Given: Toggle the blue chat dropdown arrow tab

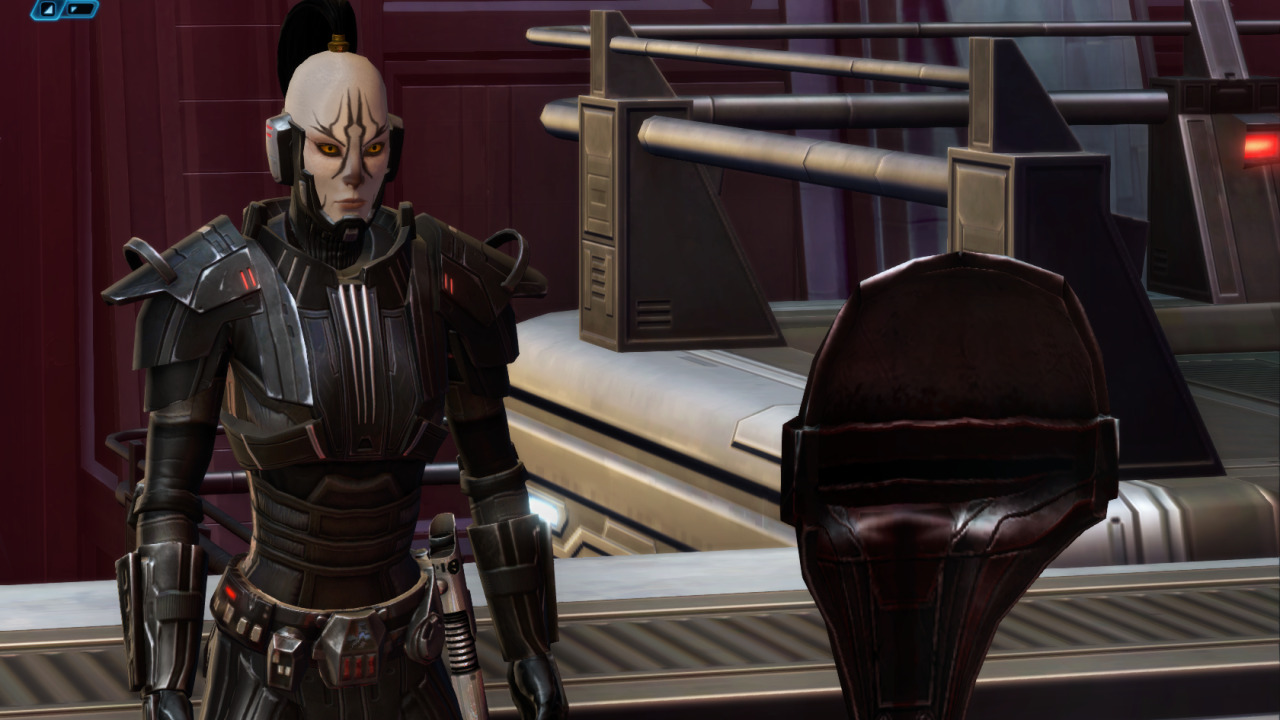Looking at the screenshot, I should [80, 9].
